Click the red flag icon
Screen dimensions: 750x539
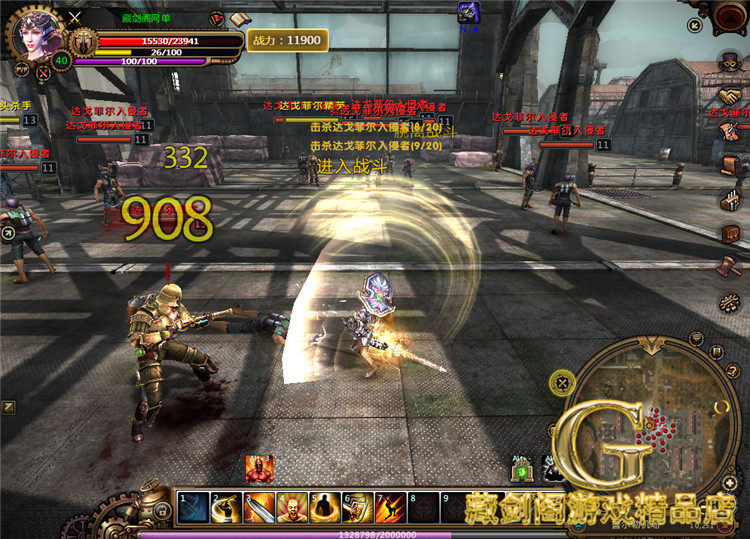click(217, 18)
